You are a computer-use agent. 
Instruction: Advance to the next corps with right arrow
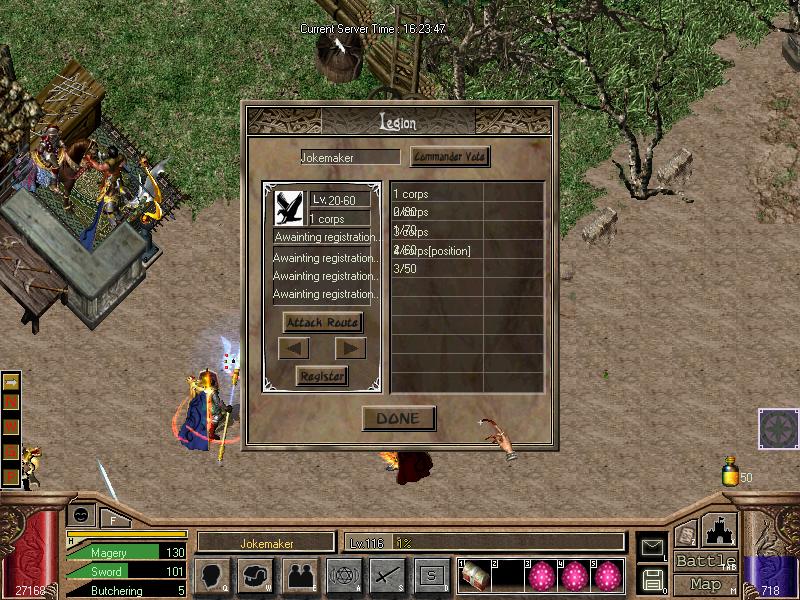click(x=350, y=349)
